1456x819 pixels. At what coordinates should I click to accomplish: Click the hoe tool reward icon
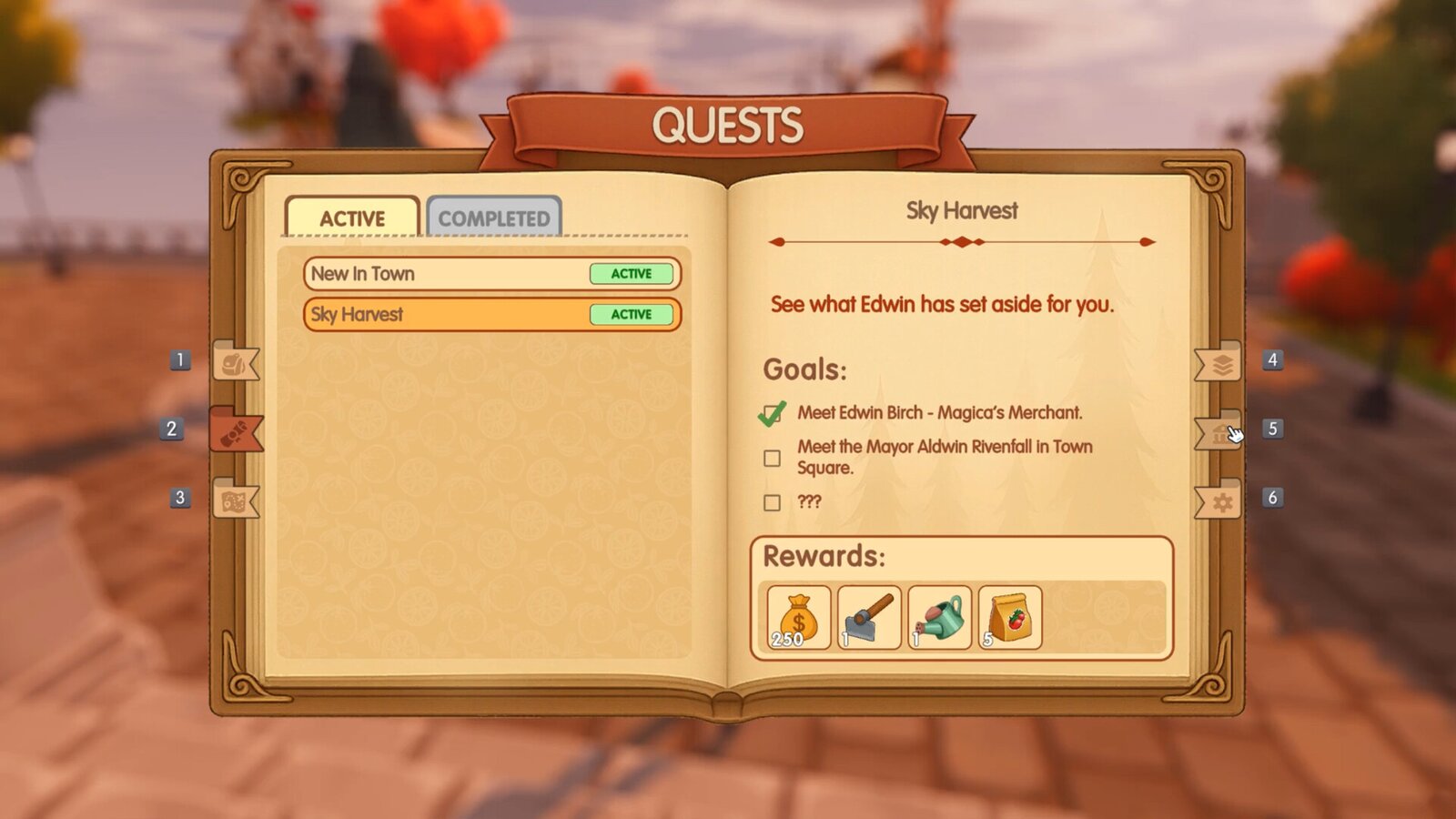click(x=869, y=618)
